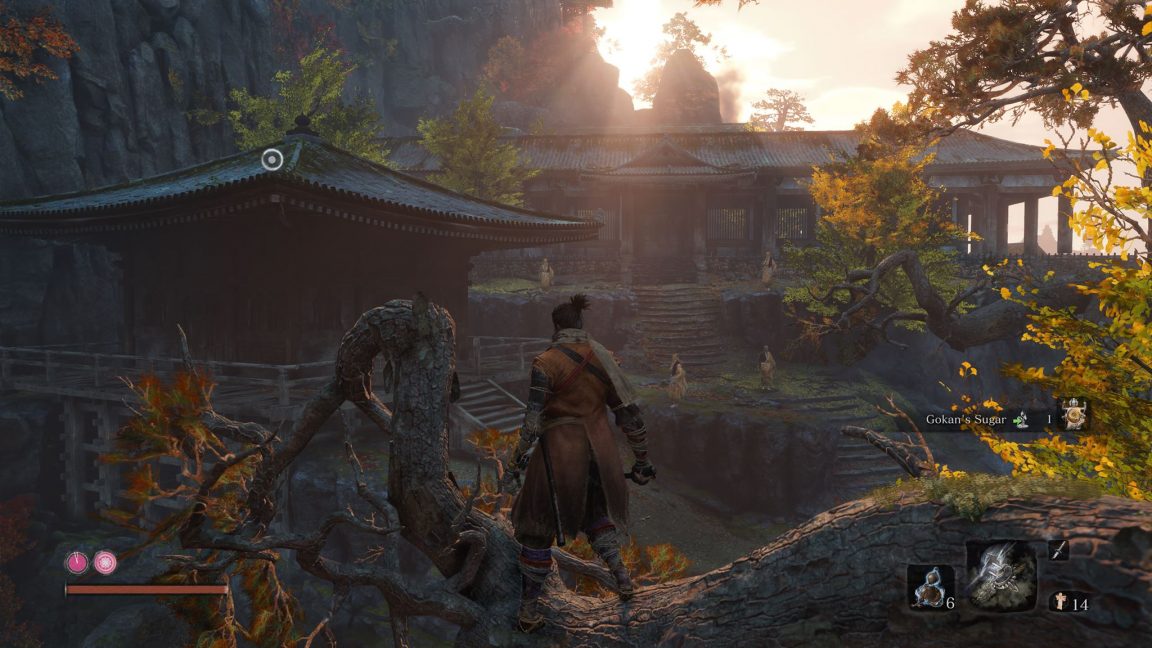The width and height of the screenshot is (1152, 648).
Task: Click the blossom-patterned resurrection node
Action: 105,563
